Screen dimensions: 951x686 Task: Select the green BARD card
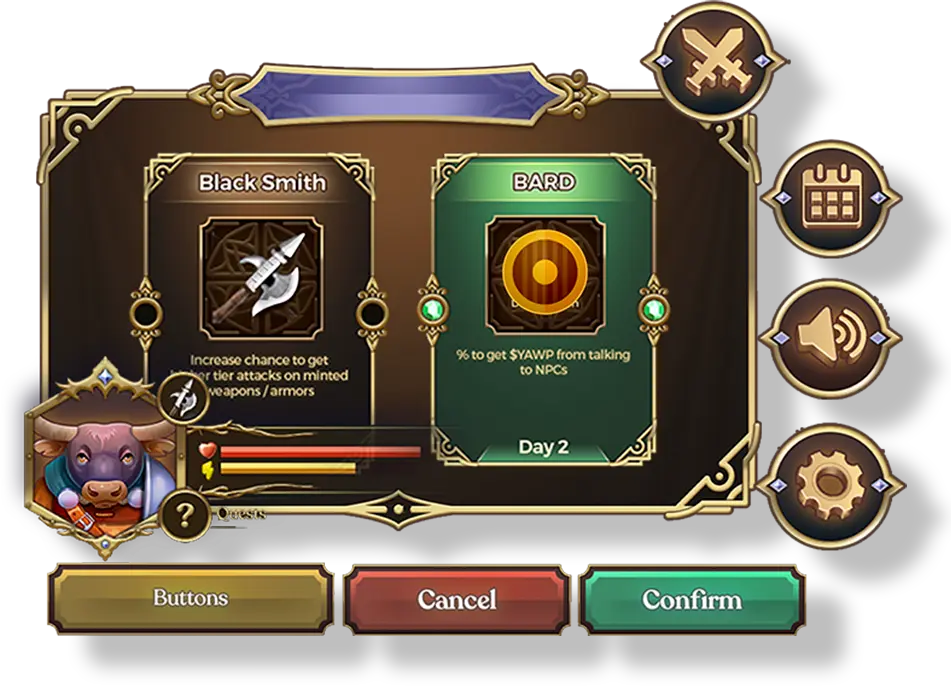pyautogui.click(x=544, y=310)
